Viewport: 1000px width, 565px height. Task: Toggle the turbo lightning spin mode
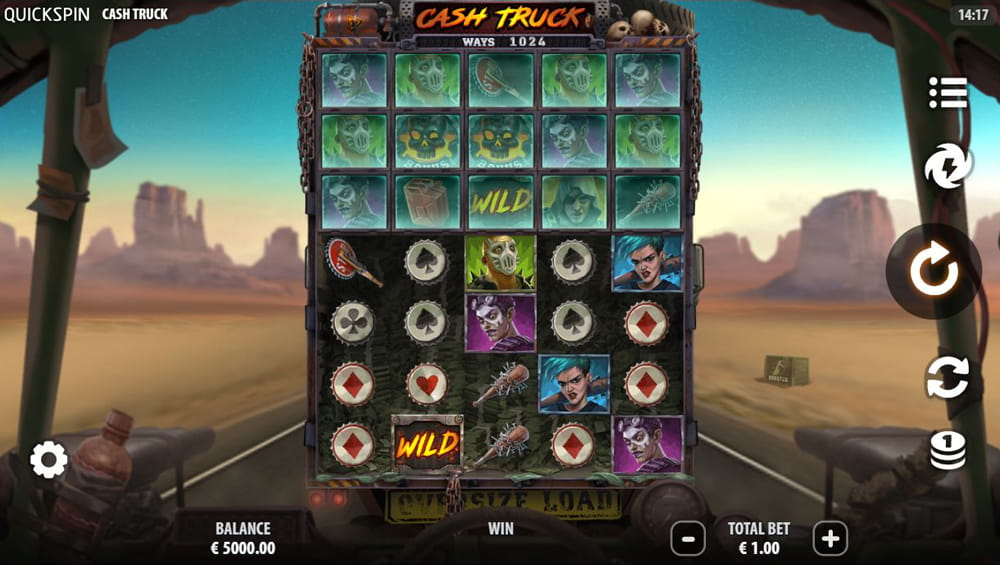[x=947, y=167]
